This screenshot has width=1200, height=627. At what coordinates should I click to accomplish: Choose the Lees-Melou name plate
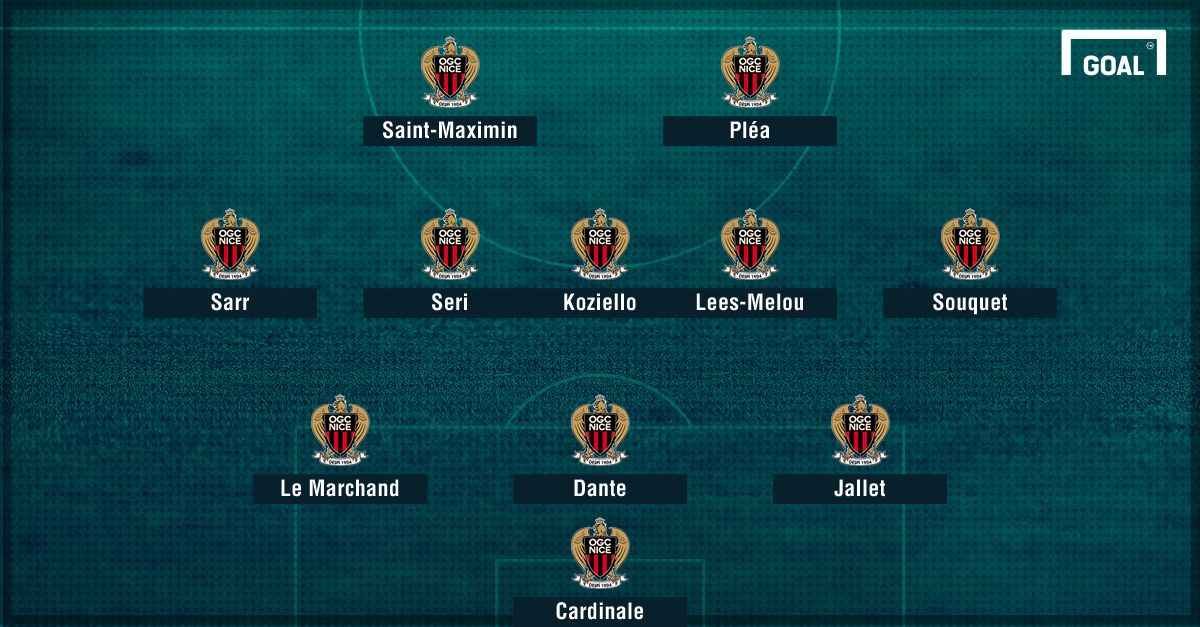click(750, 303)
